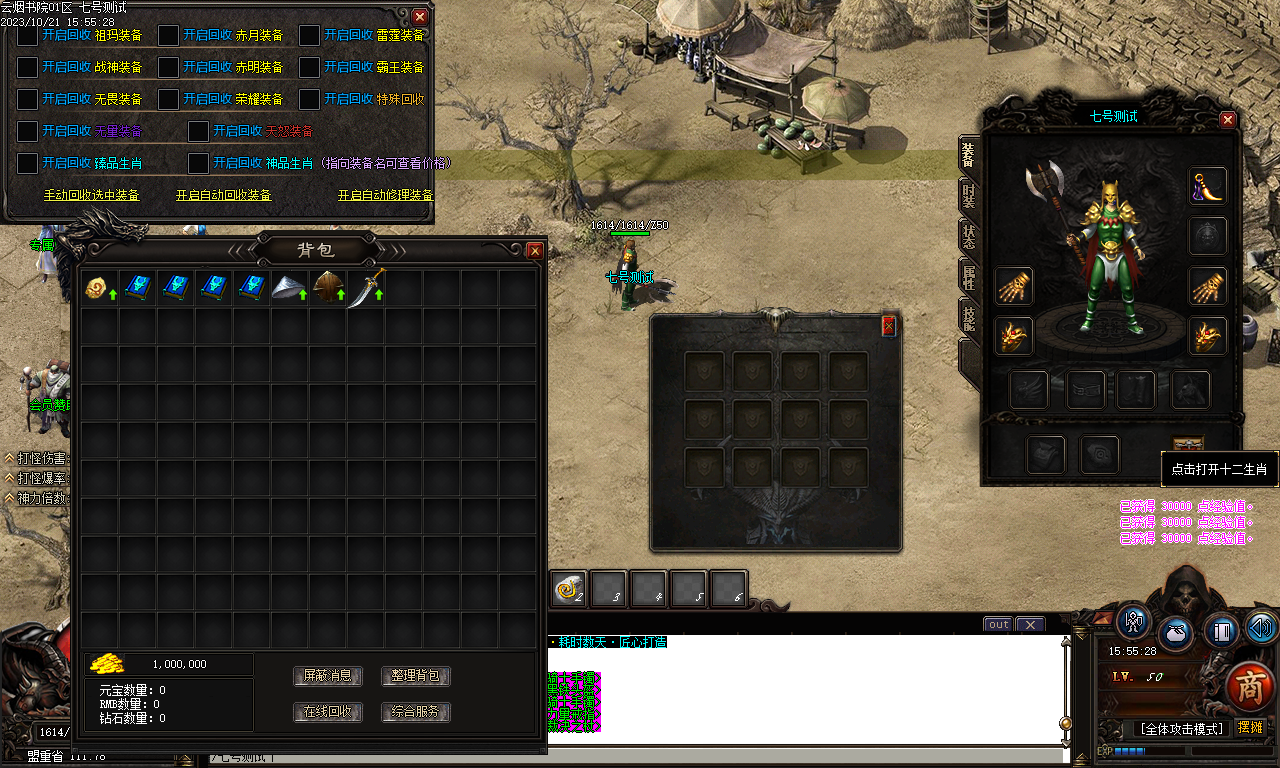Enable 神品生肖 recycling

(x=197, y=163)
